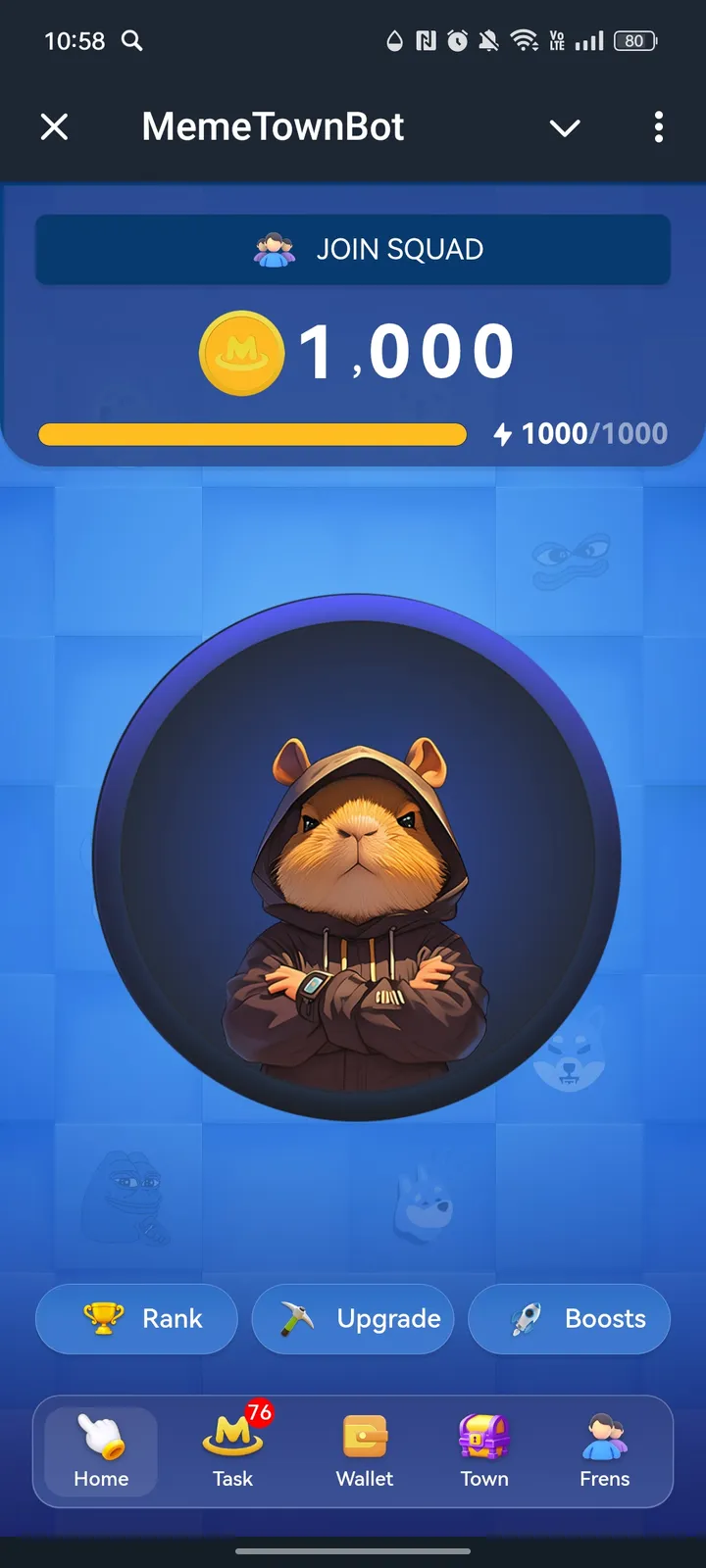This screenshot has width=706, height=1568.
Task: Collapse the app with the chevron arrow
Action: (565, 127)
